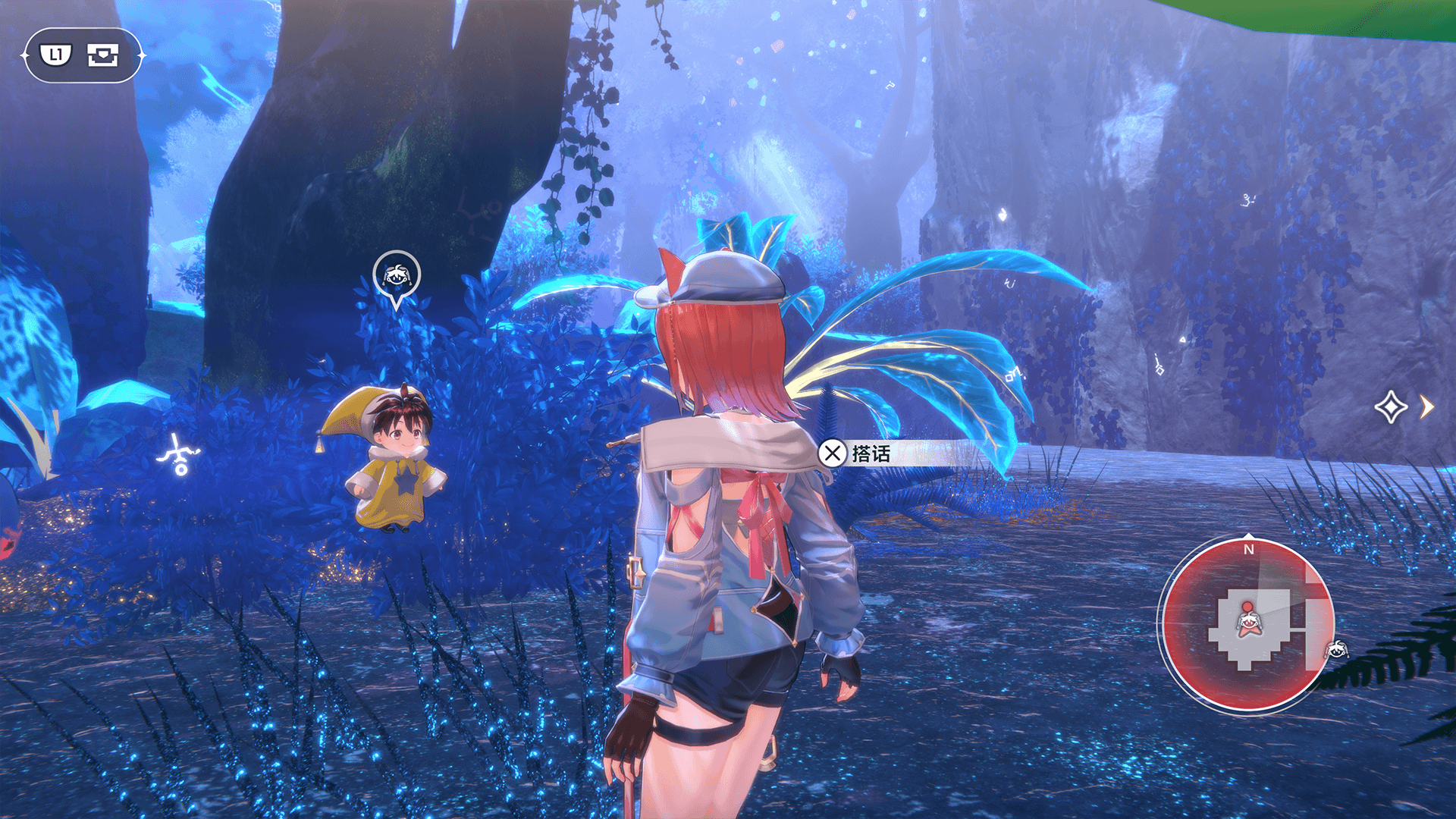Click the jester-face marker on the minimap edge
Screen dimensions: 1456x819
pyautogui.click(x=1336, y=649)
